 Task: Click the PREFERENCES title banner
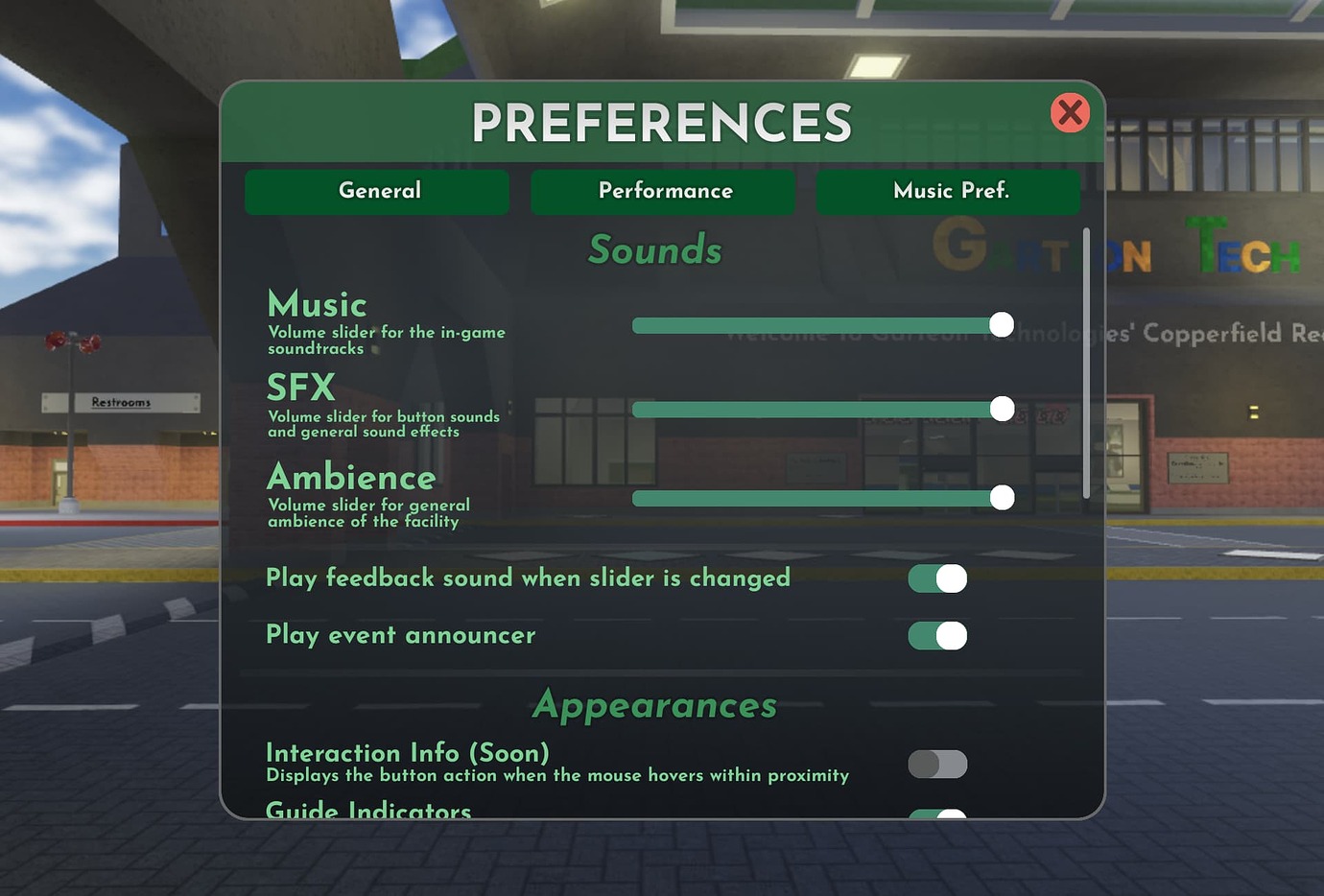(662, 120)
